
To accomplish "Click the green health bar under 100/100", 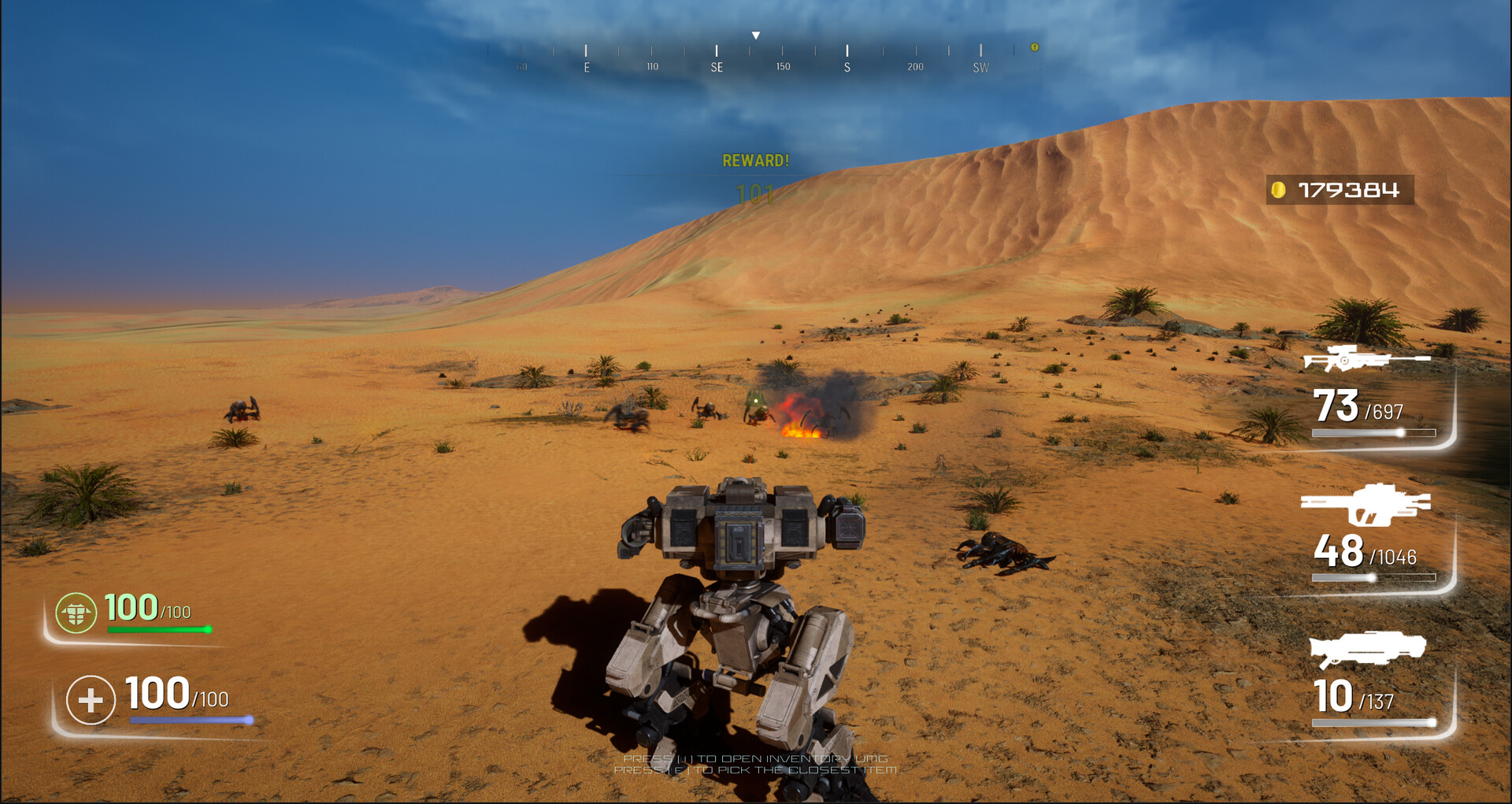I will click(157, 630).
